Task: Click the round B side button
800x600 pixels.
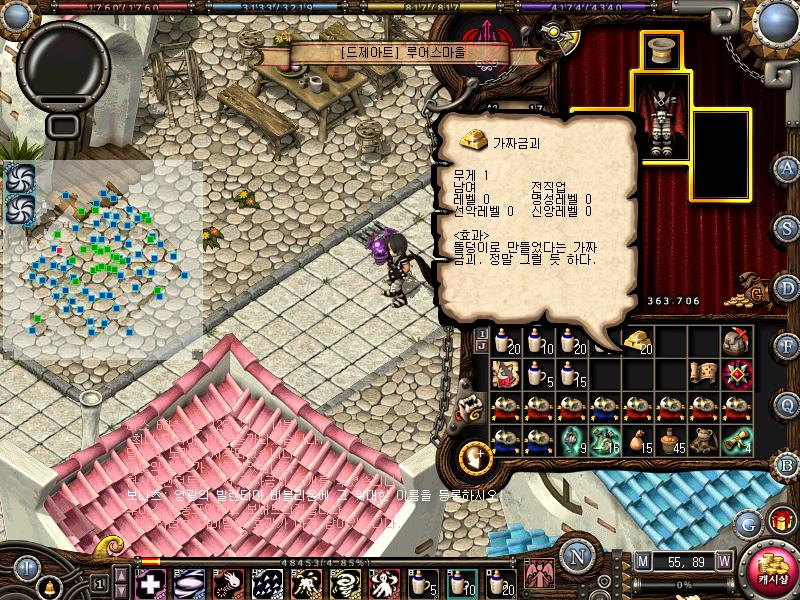Action: click(788, 464)
